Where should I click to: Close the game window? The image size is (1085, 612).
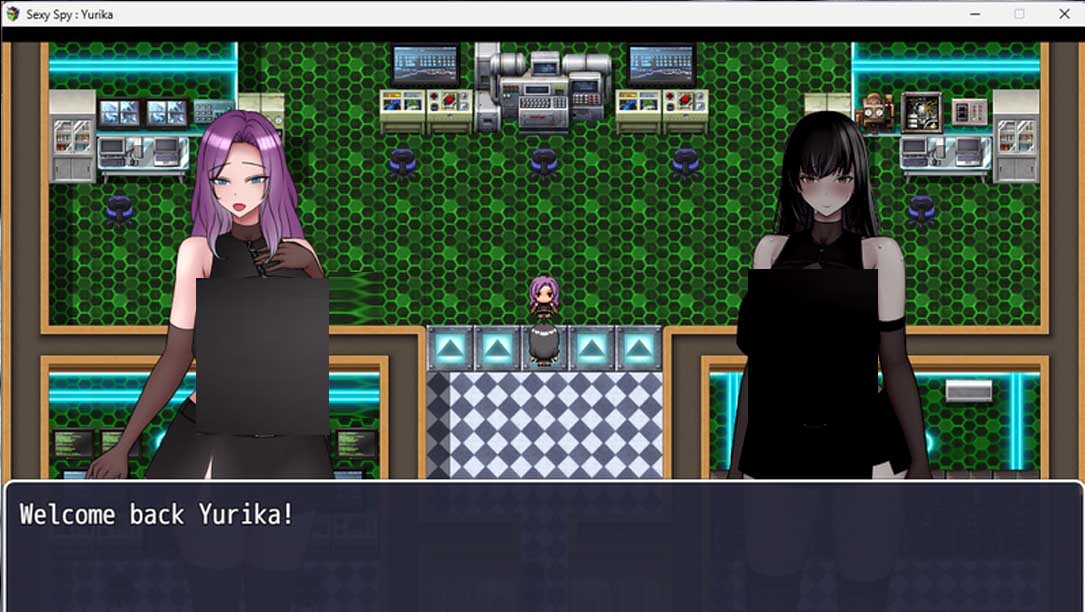(1064, 14)
